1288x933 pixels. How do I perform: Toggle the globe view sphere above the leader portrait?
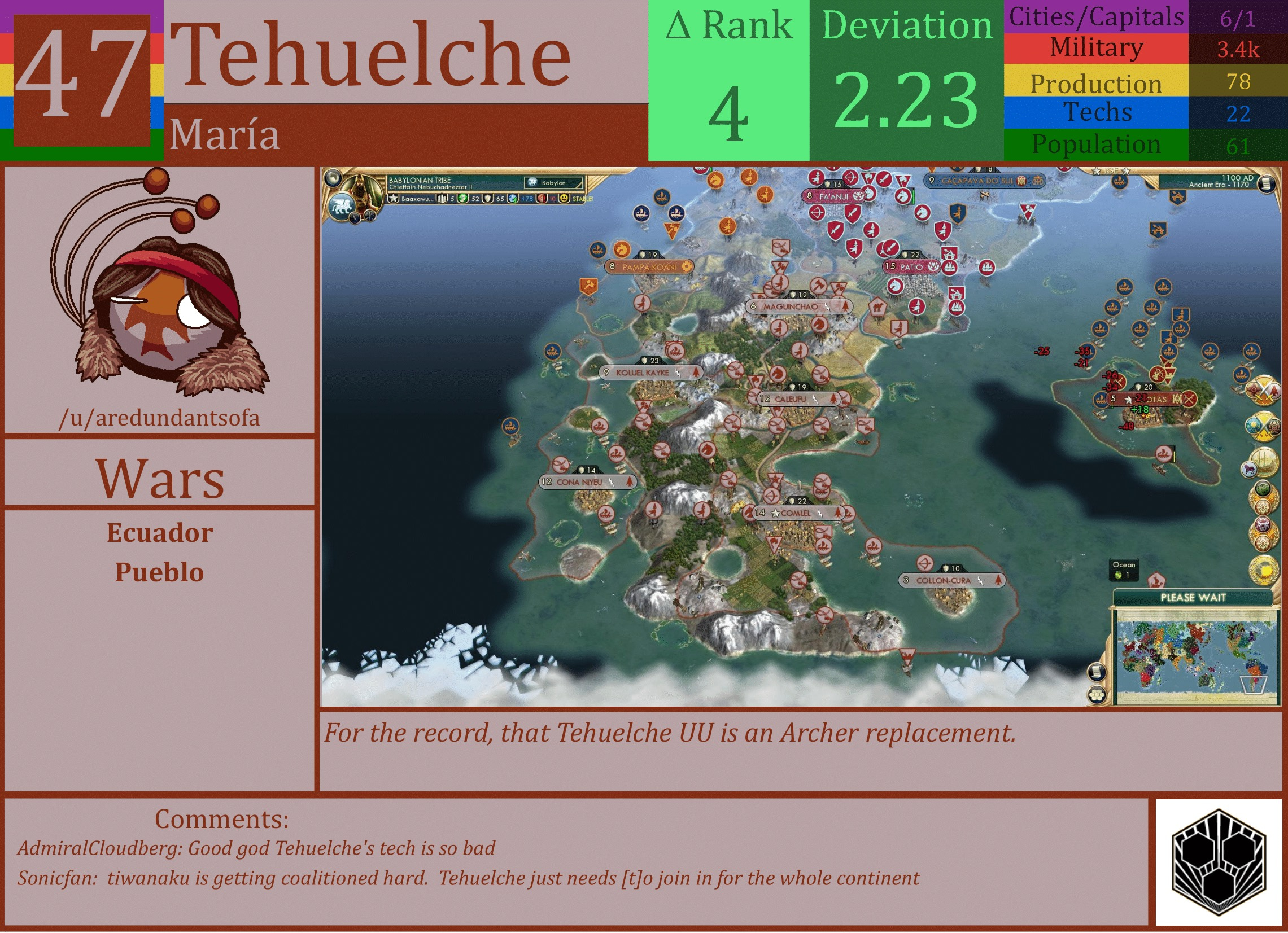click(333, 178)
